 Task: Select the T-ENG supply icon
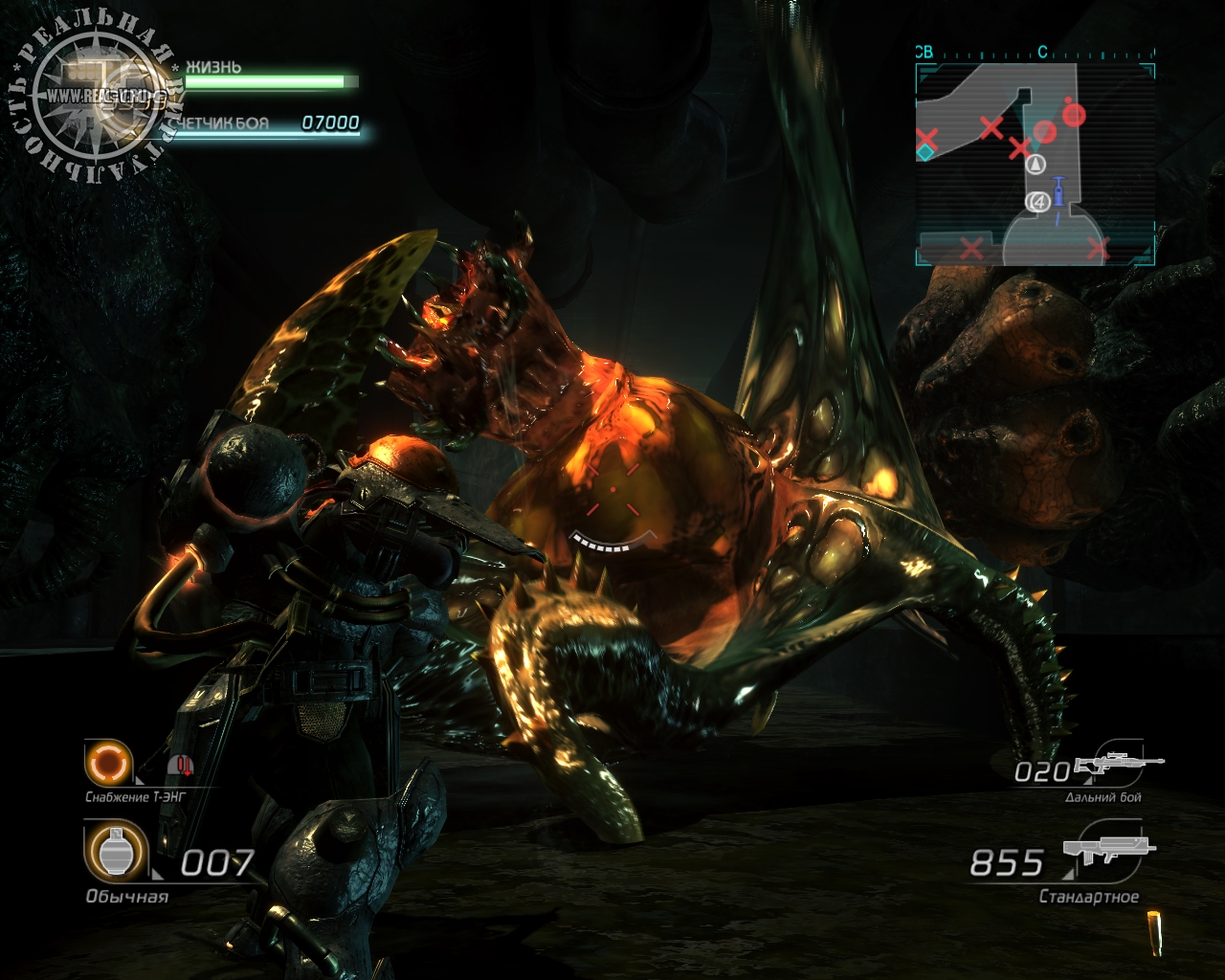(105, 763)
